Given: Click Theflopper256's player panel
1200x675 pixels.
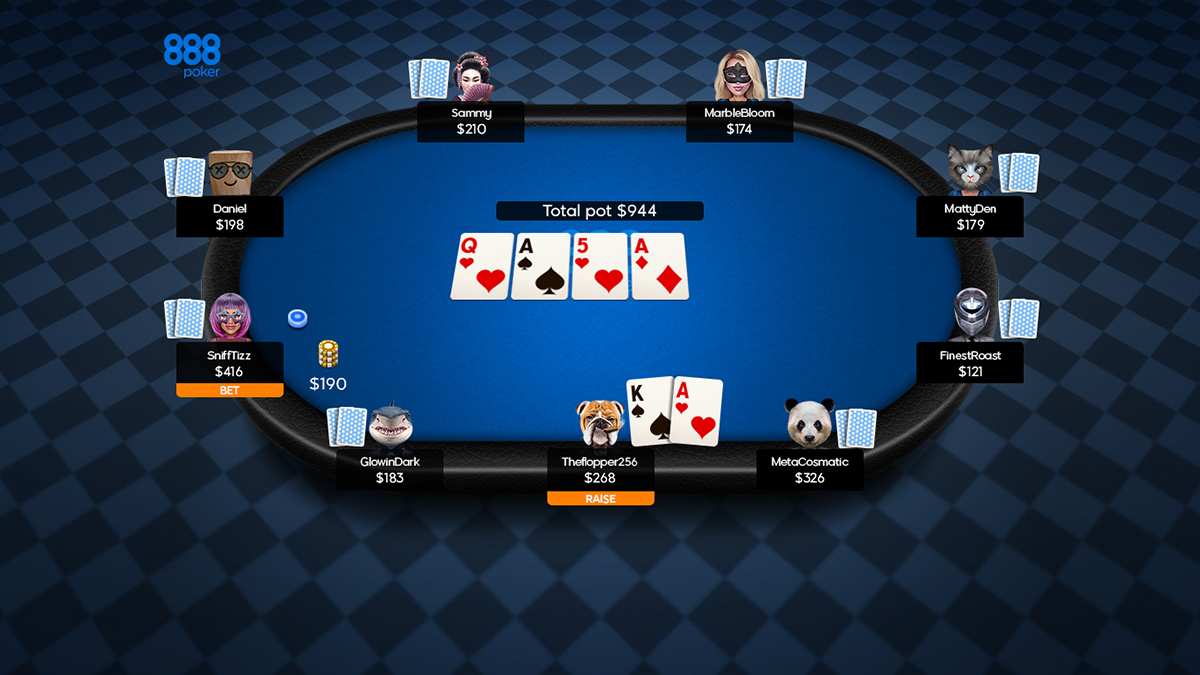Looking at the screenshot, I should [600, 469].
